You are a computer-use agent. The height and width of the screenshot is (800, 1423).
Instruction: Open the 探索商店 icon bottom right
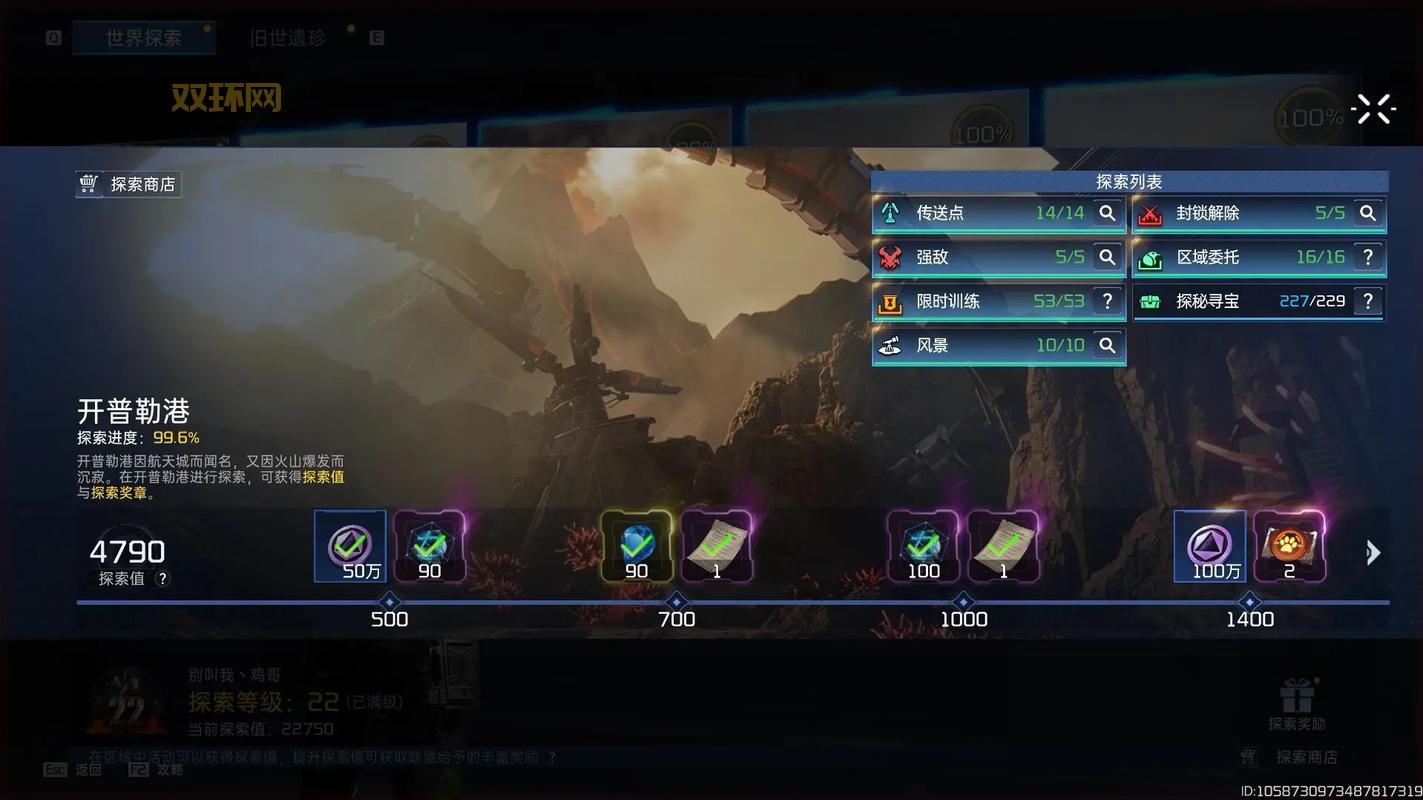(x=1247, y=757)
